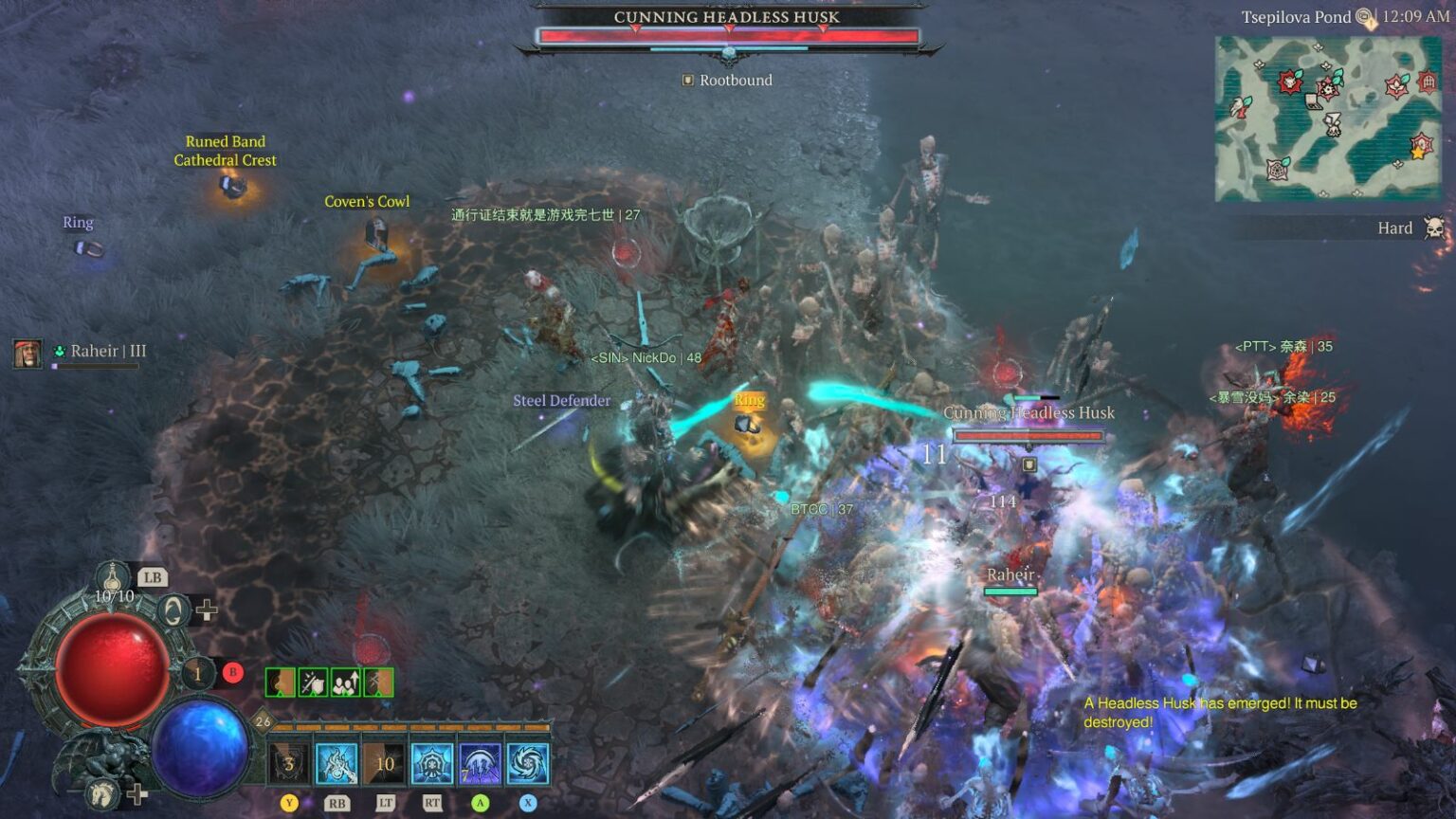Click the emote slot labeled 1 near the B button
Viewport: 1456px width, 819px height.
(196, 673)
